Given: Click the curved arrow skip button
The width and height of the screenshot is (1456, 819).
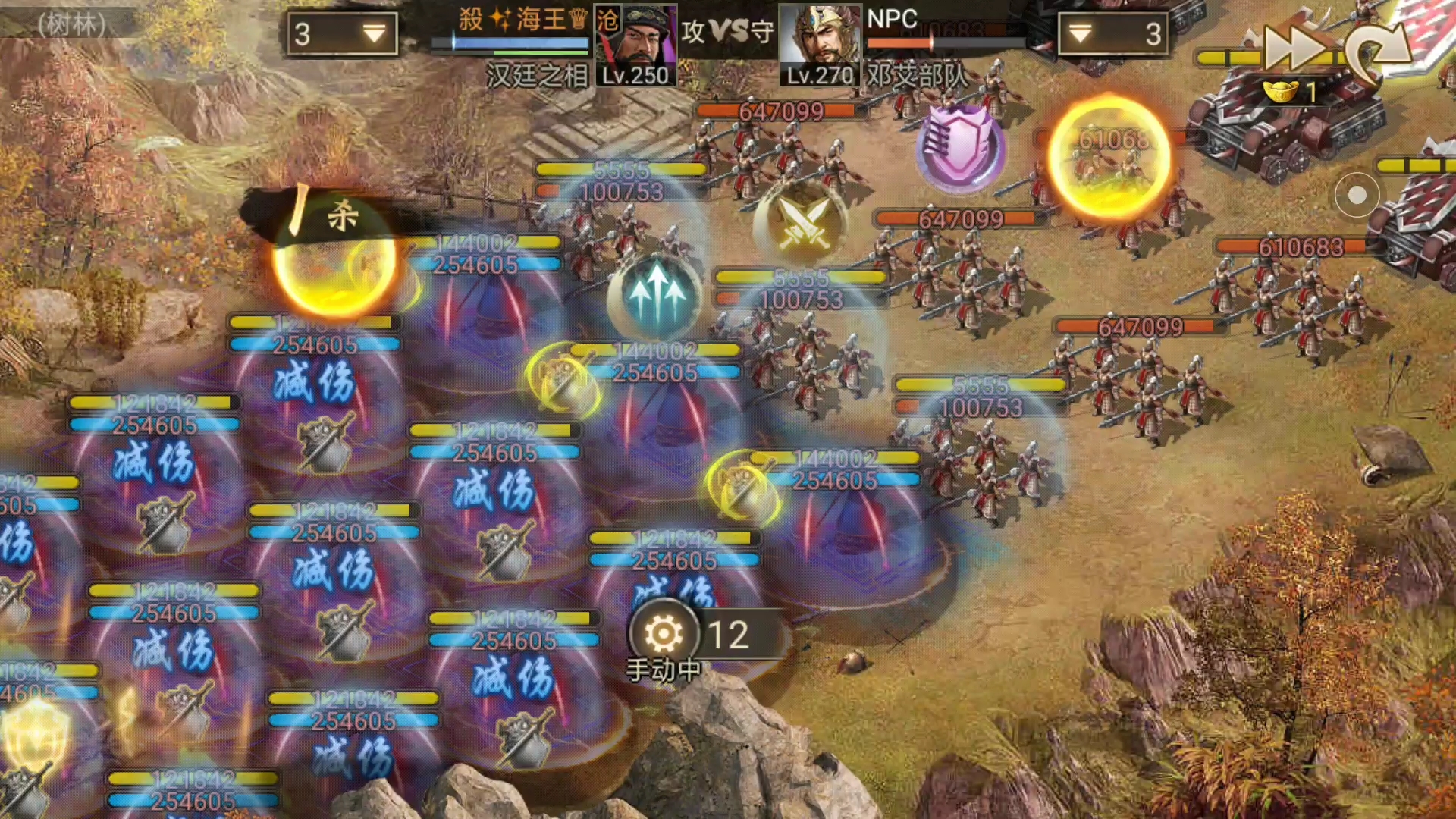Looking at the screenshot, I should (1376, 52).
